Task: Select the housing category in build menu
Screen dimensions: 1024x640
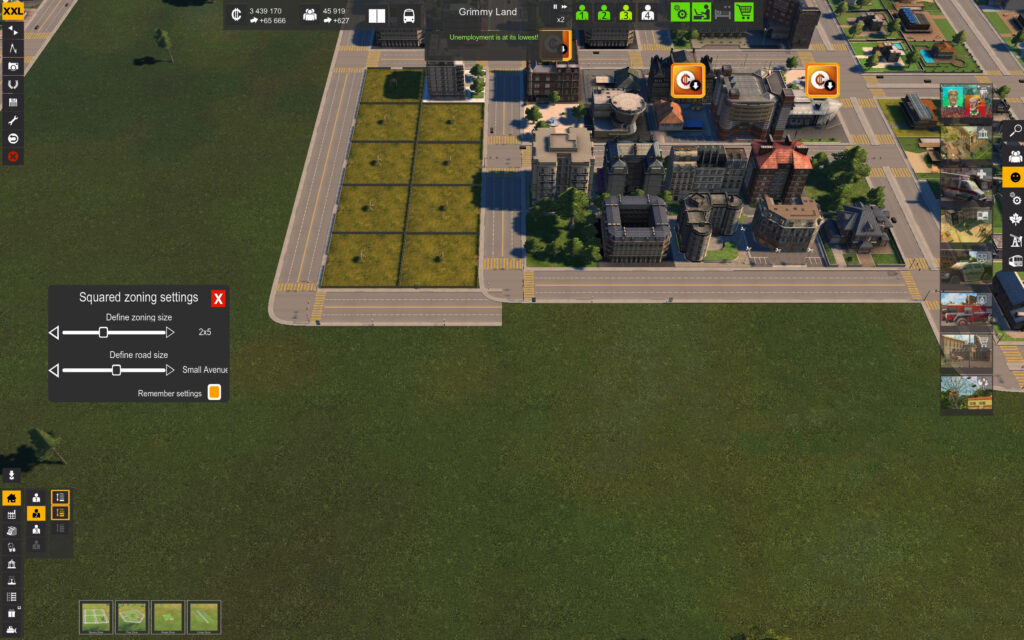Action: click(11, 498)
